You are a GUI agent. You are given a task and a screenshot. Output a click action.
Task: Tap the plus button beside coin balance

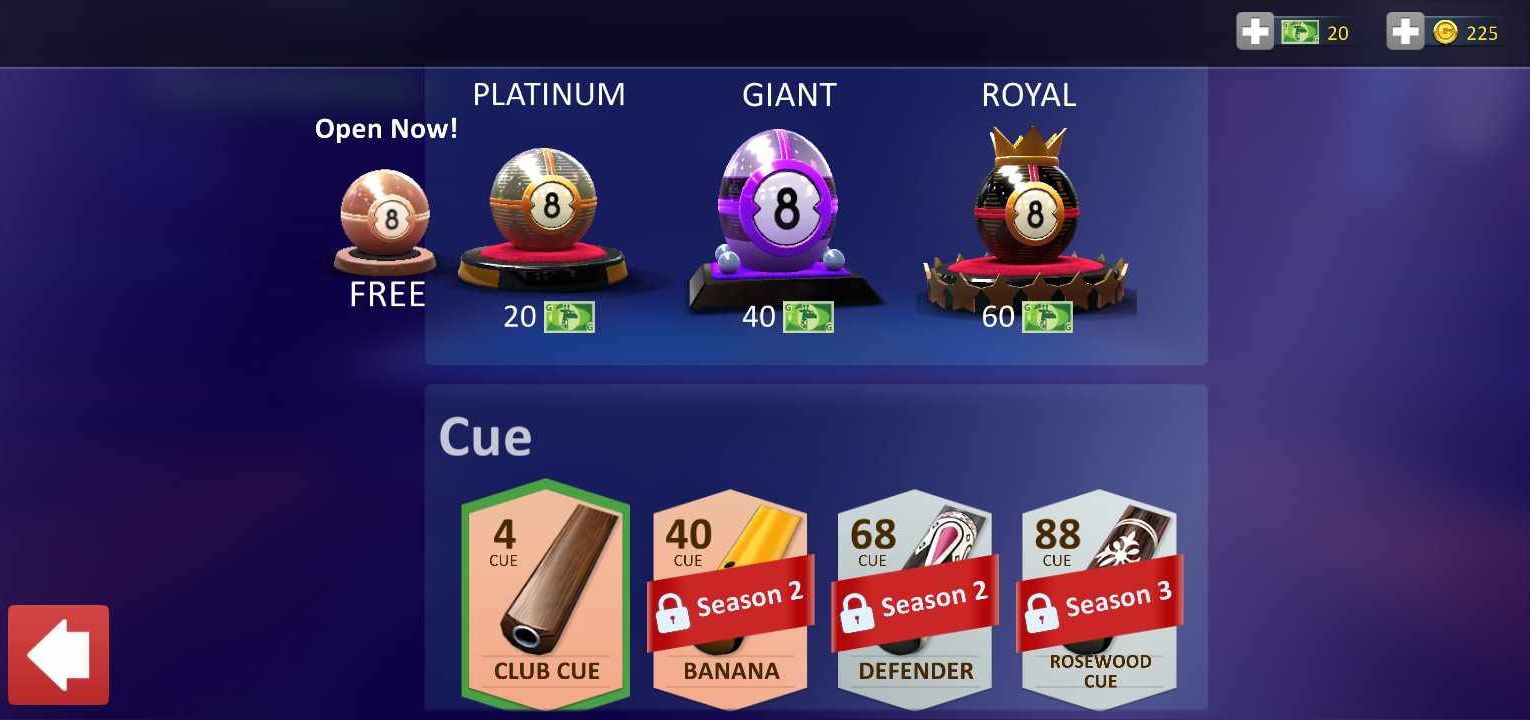click(x=1405, y=31)
